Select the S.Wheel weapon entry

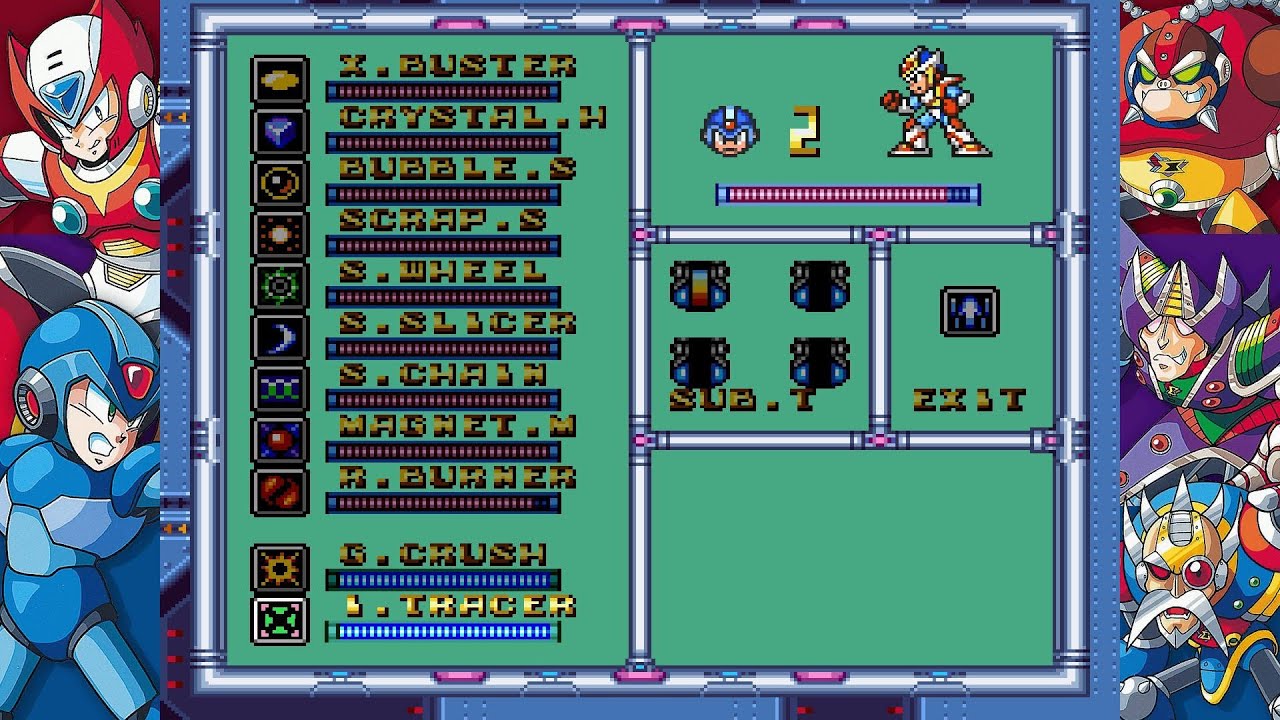pyautogui.click(x=443, y=272)
